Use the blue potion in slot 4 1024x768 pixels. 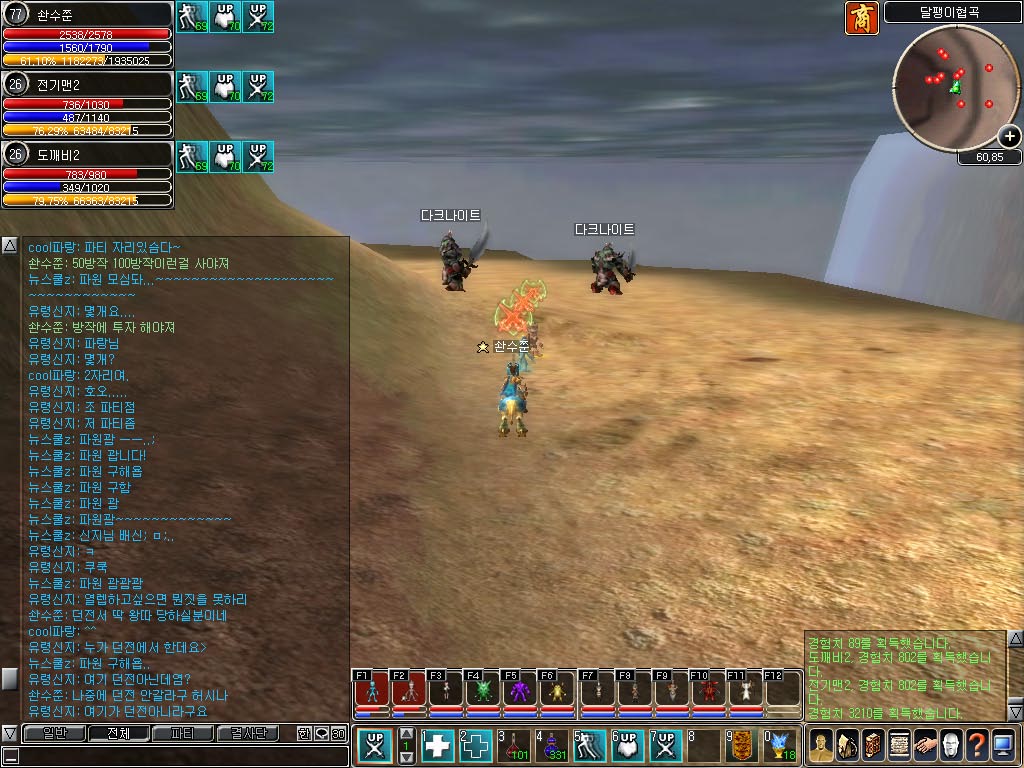click(x=554, y=746)
